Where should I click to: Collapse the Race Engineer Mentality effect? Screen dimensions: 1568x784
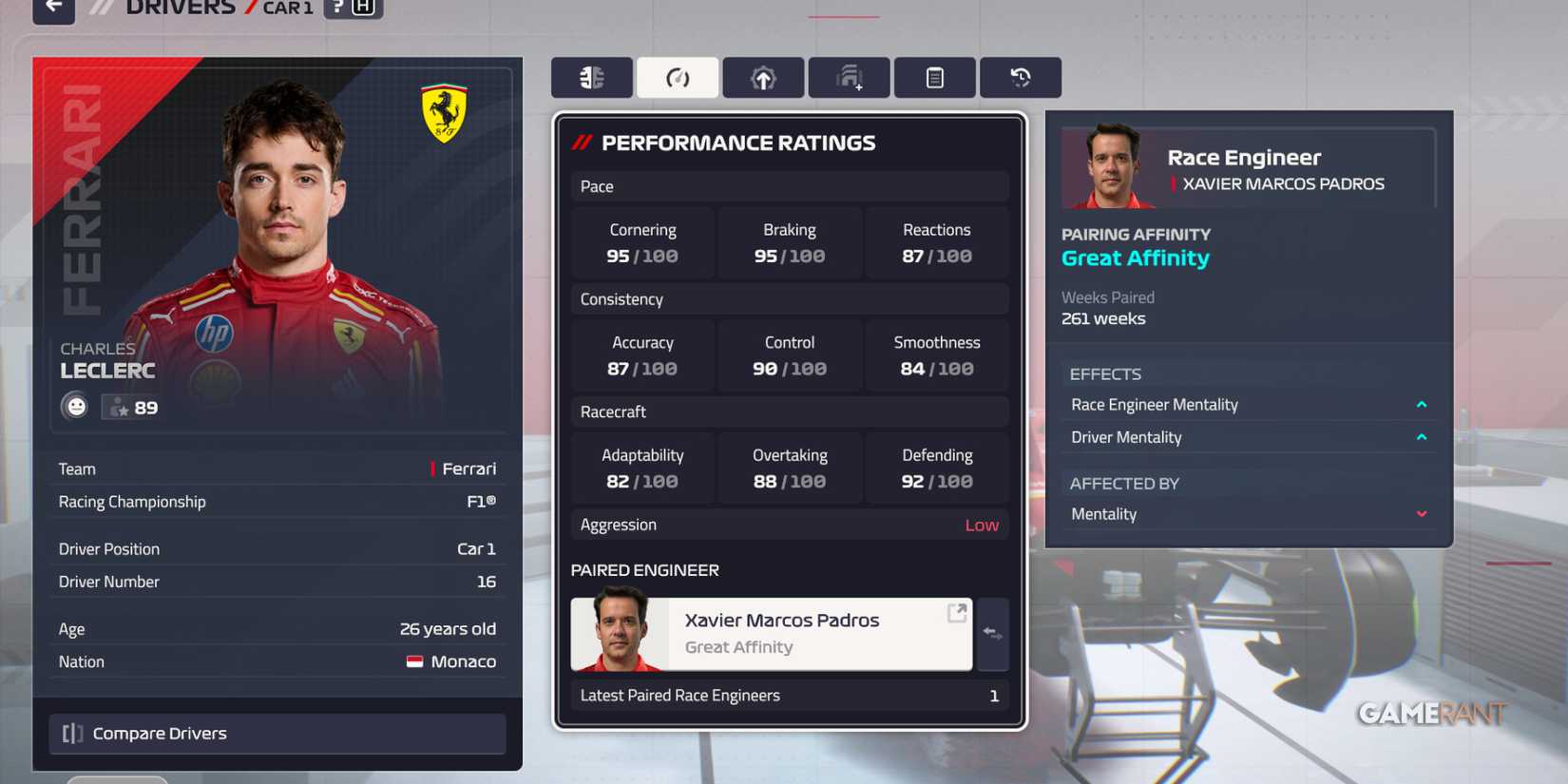point(1422,404)
